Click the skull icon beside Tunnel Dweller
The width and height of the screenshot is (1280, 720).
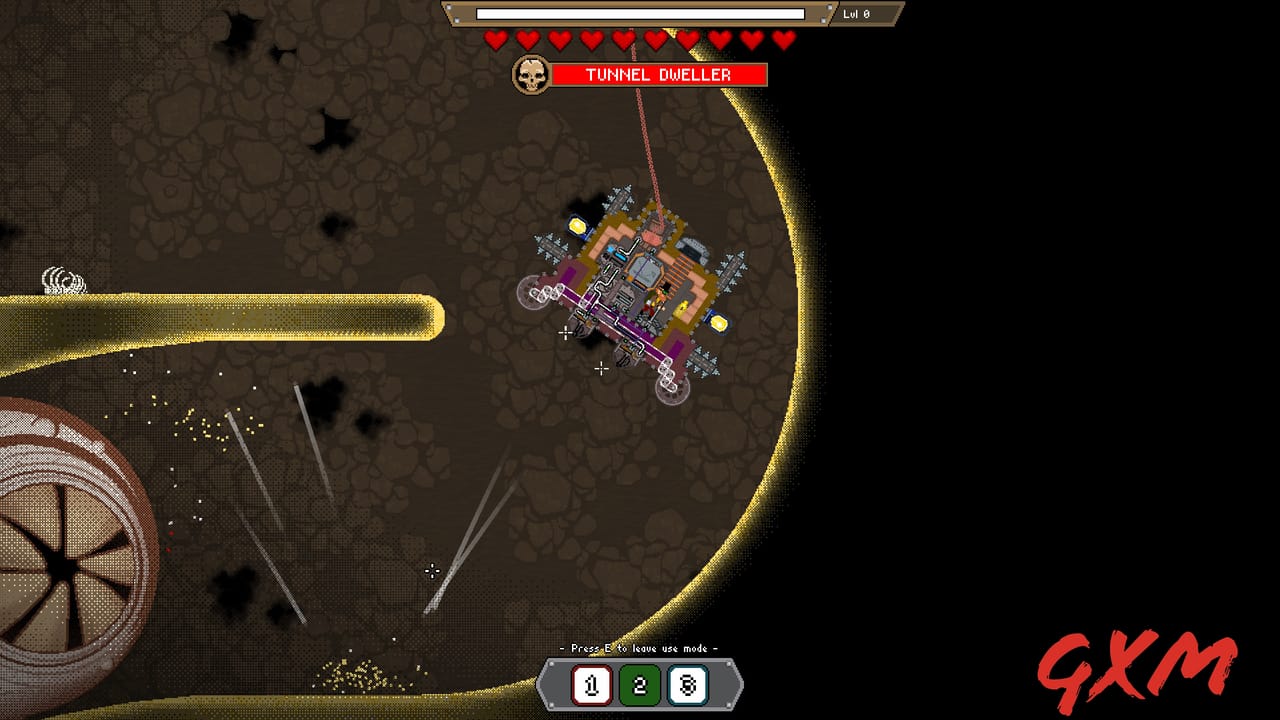(533, 73)
